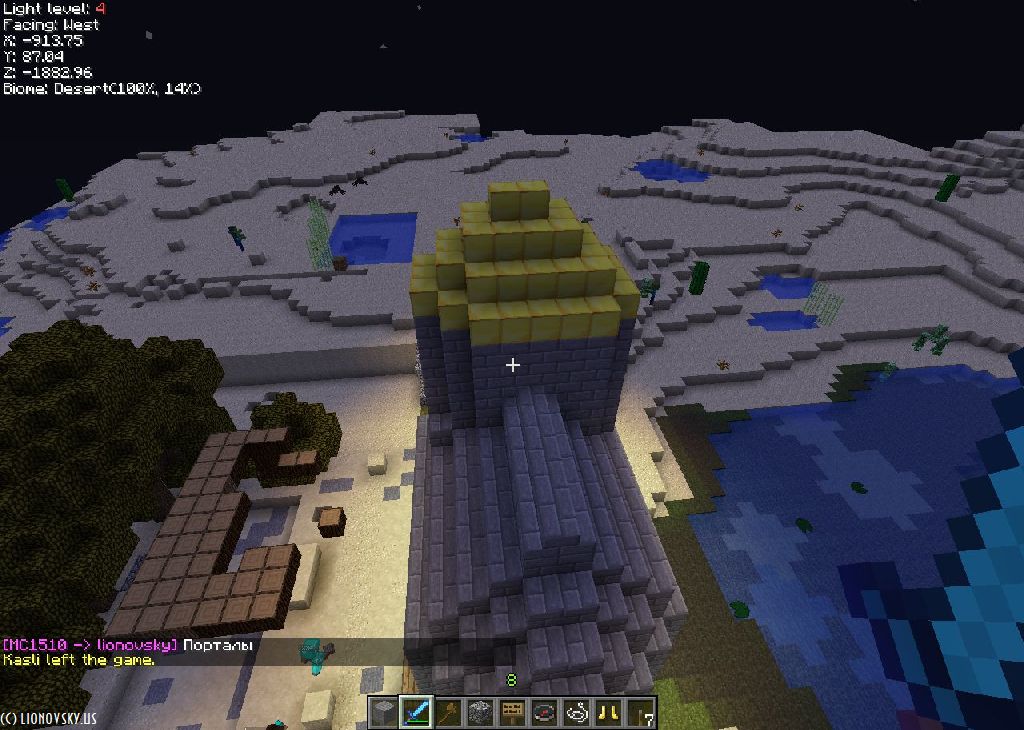Choose the string item slot
The image size is (1024, 730).
click(576, 713)
